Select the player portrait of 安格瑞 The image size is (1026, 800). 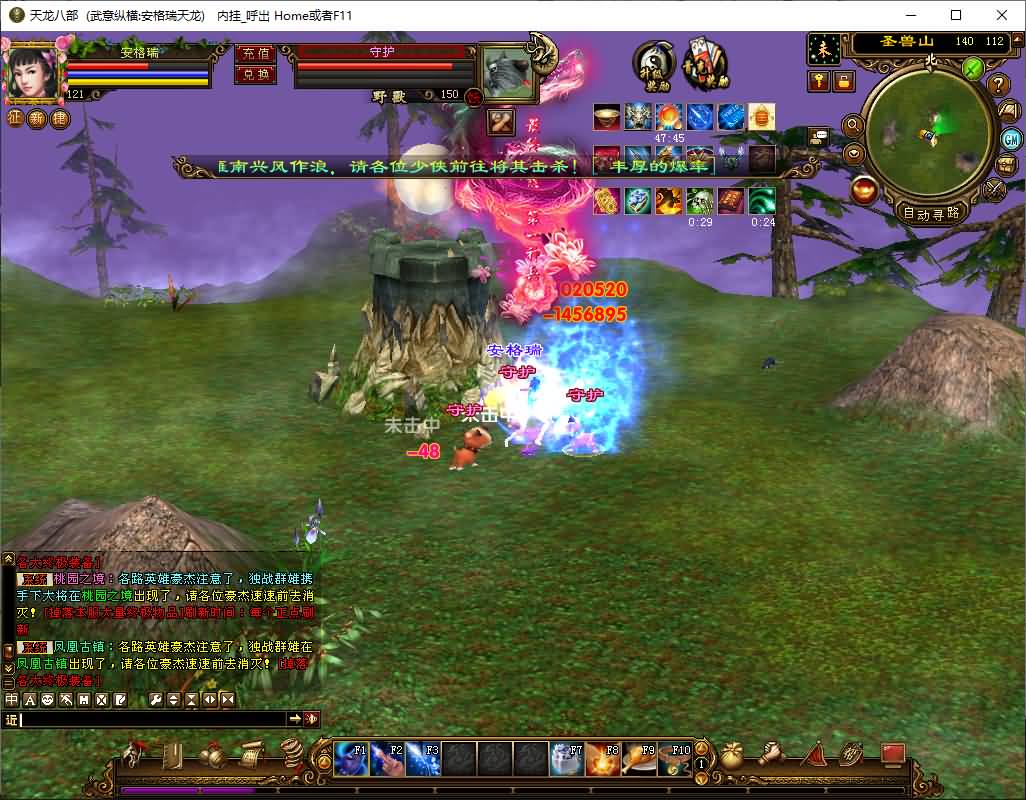32,71
